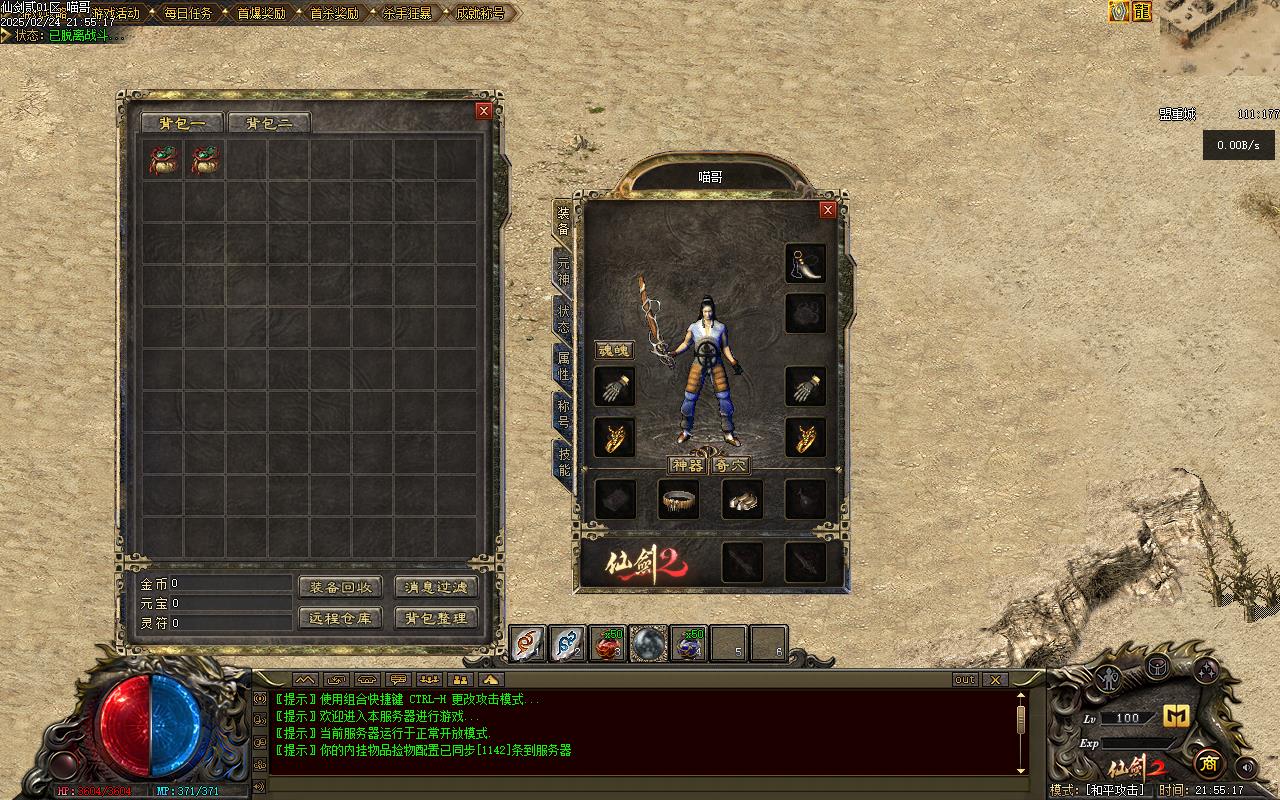The width and height of the screenshot is (1280, 800).
Task: Click the 魂魄 button
Action: coord(614,350)
